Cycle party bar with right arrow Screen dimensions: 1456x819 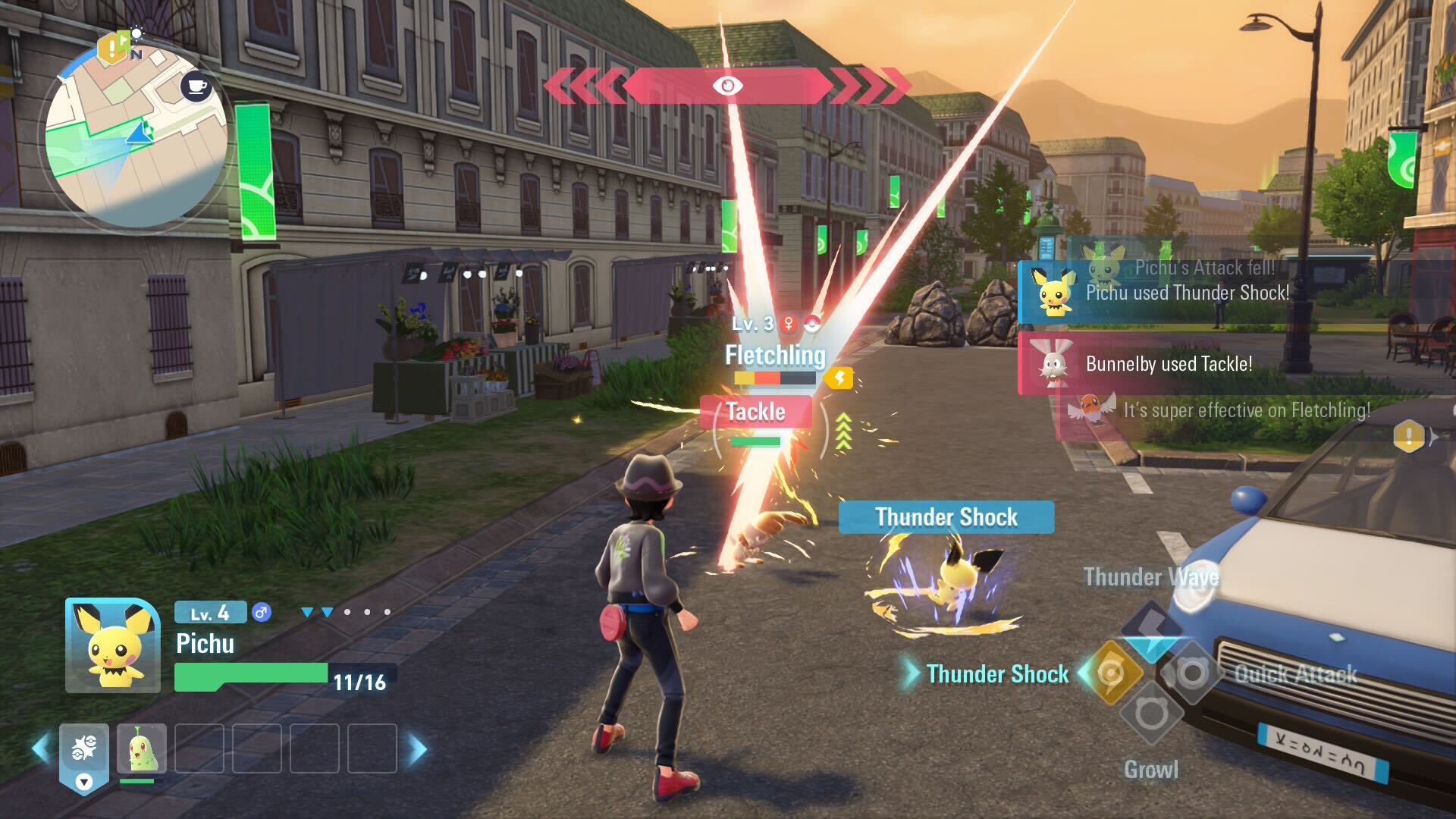click(x=418, y=749)
